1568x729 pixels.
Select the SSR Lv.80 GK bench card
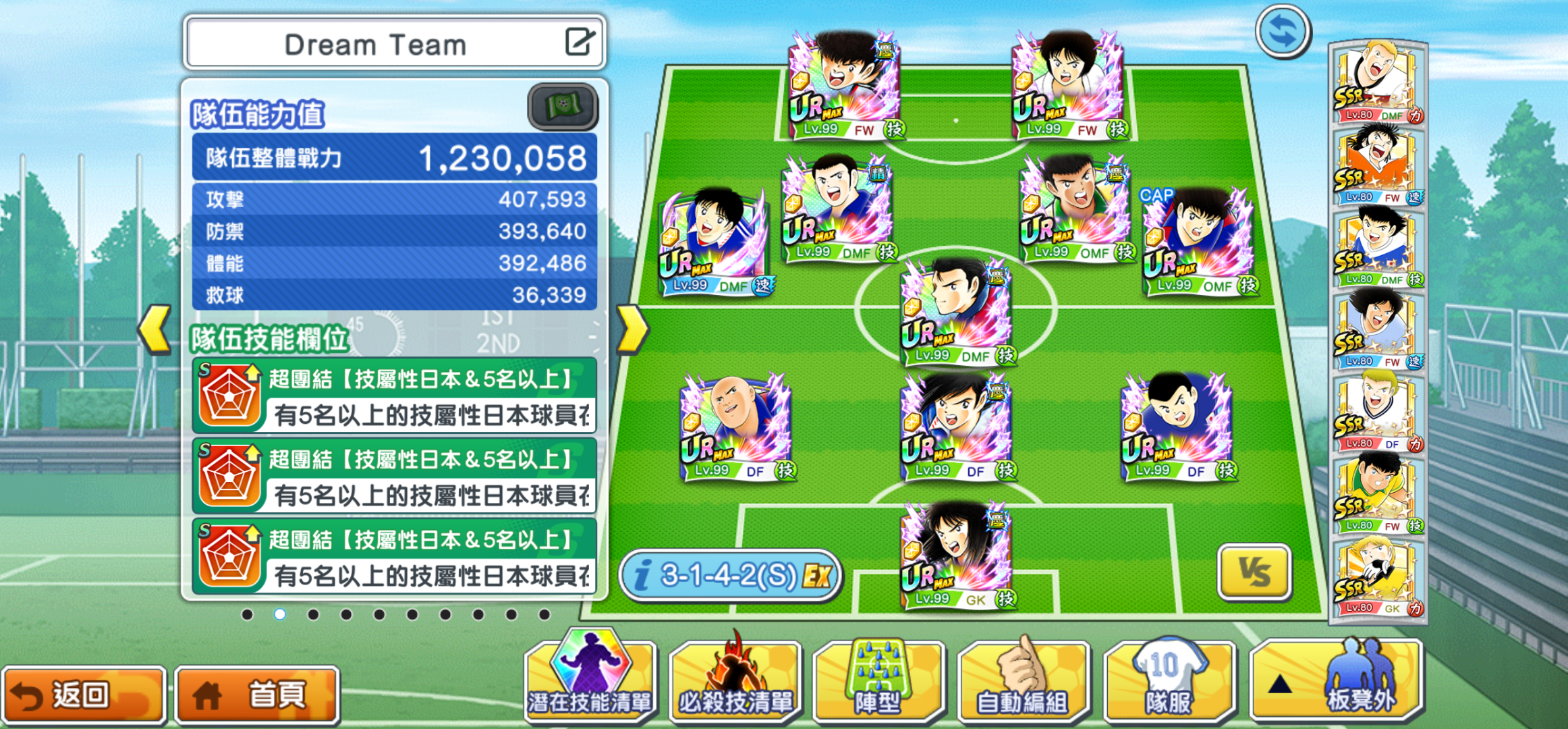coord(1378,578)
